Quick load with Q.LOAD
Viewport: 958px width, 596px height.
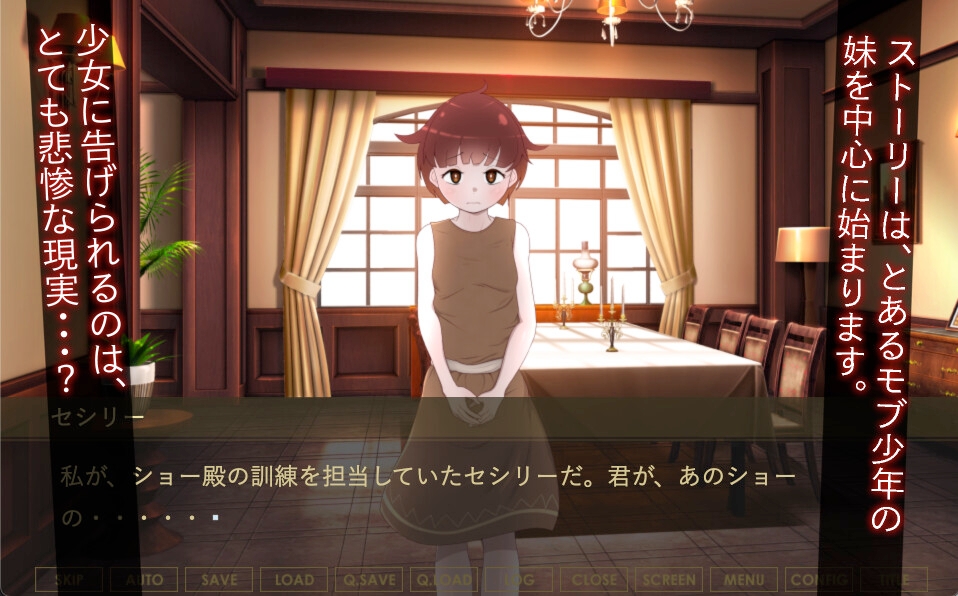pyautogui.click(x=444, y=580)
